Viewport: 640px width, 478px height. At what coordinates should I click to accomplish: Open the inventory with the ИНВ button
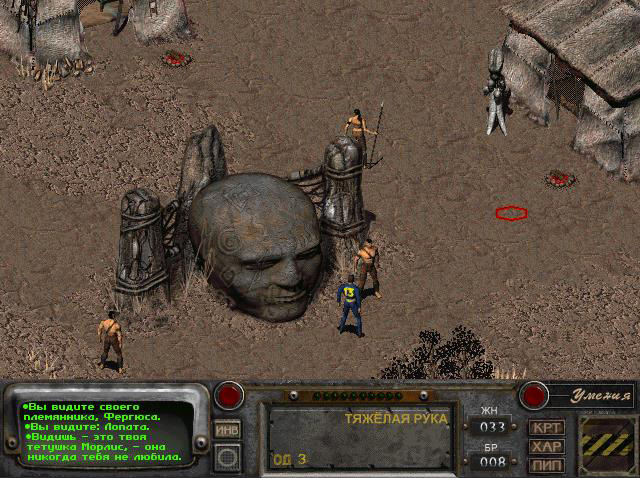coord(227,430)
